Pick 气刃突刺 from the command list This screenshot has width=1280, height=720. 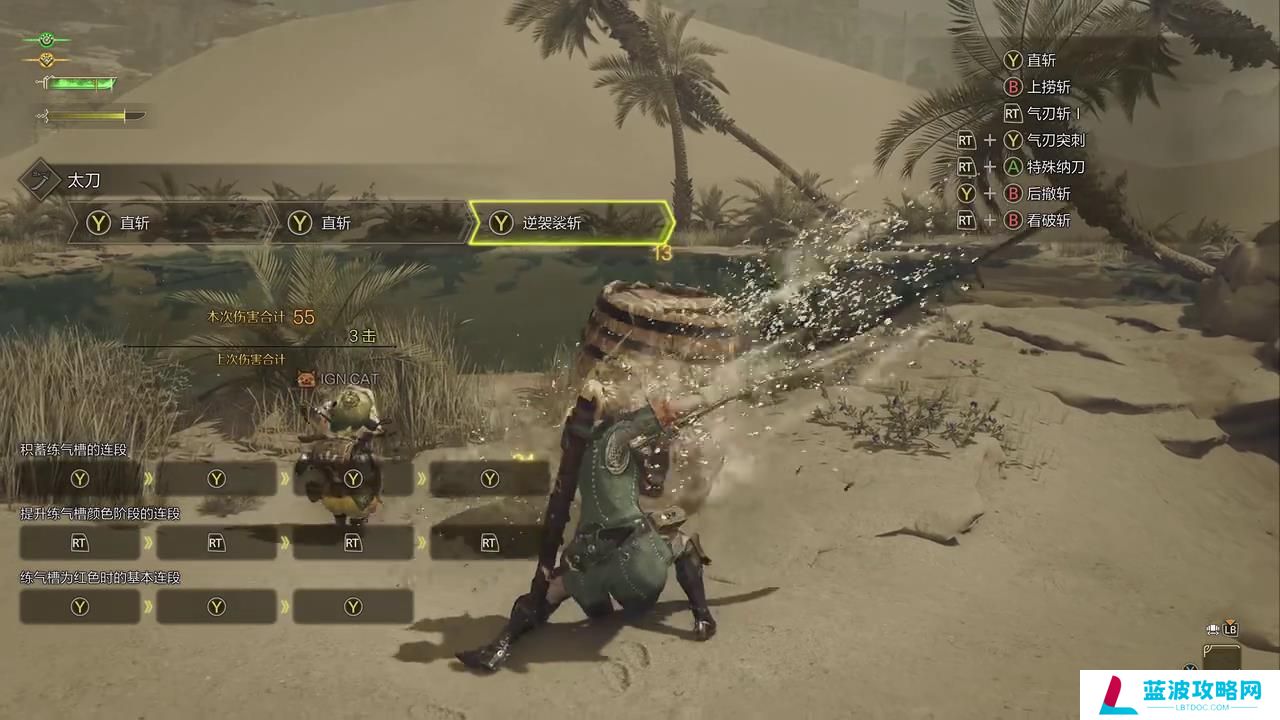pos(1055,140)
